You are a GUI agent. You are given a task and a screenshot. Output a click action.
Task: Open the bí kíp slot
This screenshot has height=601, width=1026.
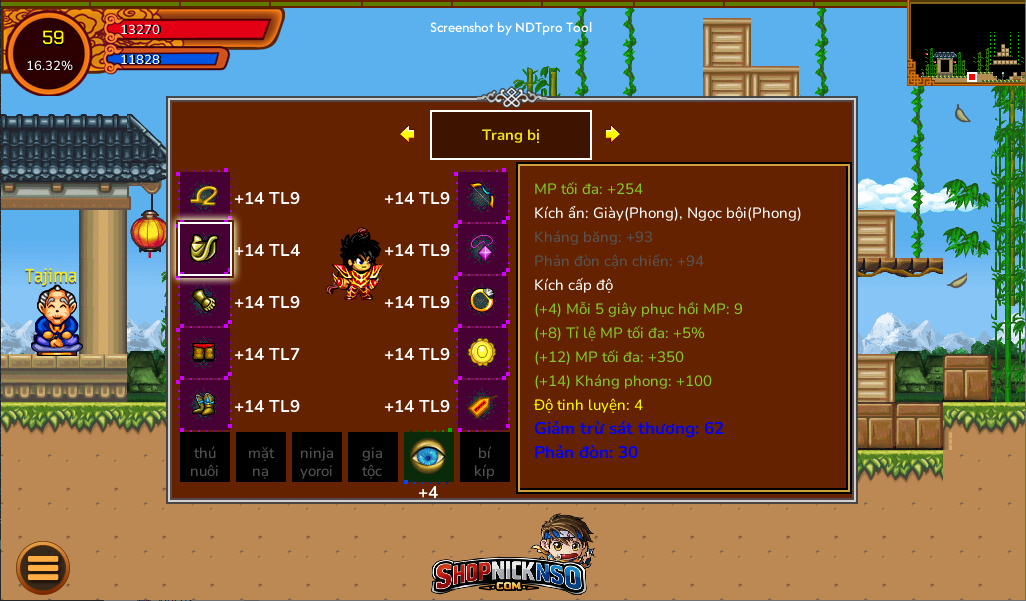(x=484, y=457)
